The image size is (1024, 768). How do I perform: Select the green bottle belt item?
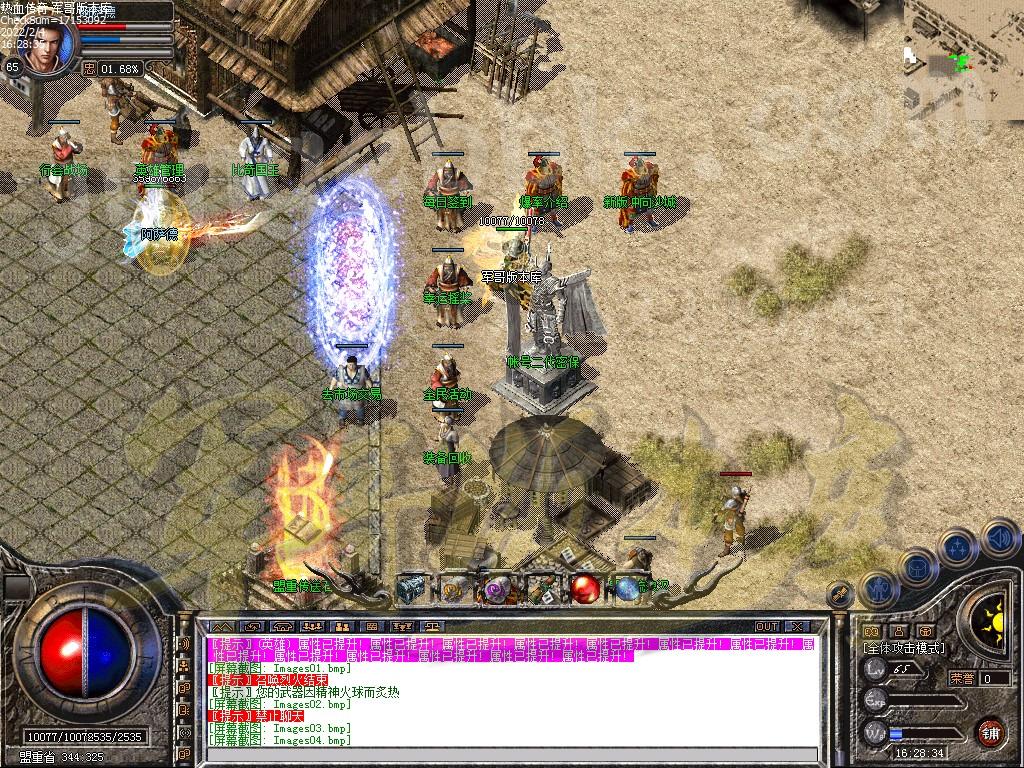tap(541, 590)
